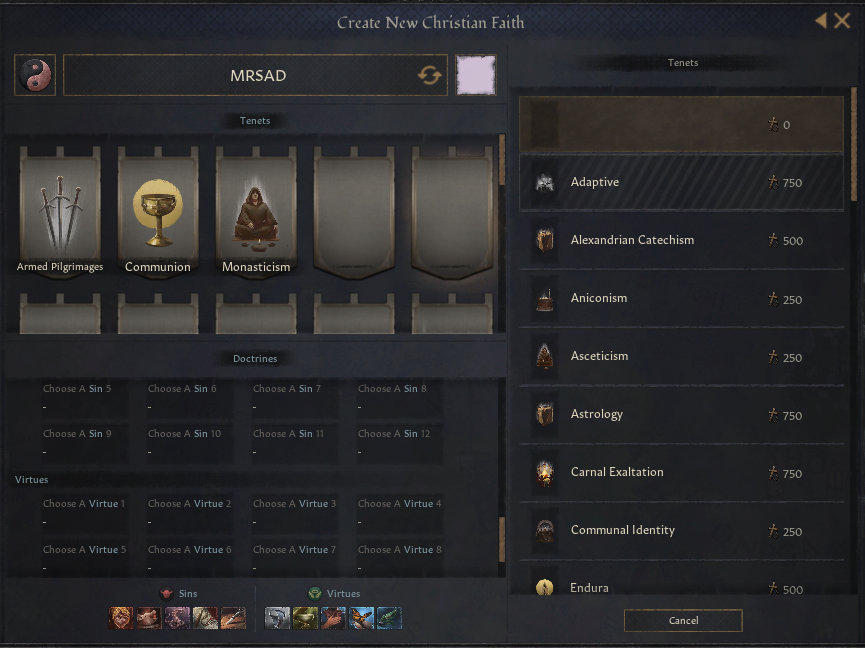Select the Armed Pilgrimages tenet slot
This screenshot has height=648, width=865.
click(x=60, y=211)
